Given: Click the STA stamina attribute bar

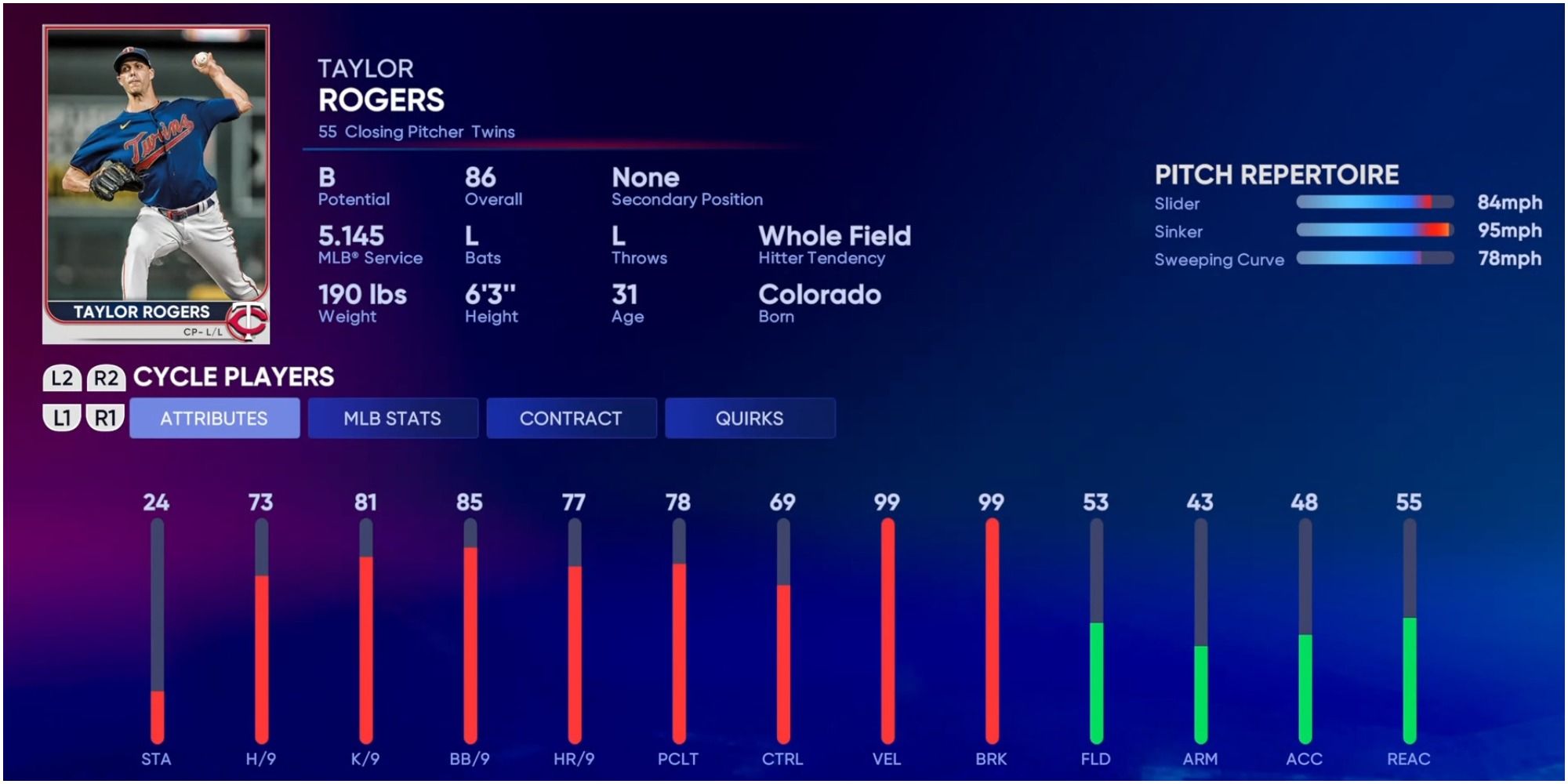Looking at the screenshot, I should pyautogui.click(x=155, y=627).
